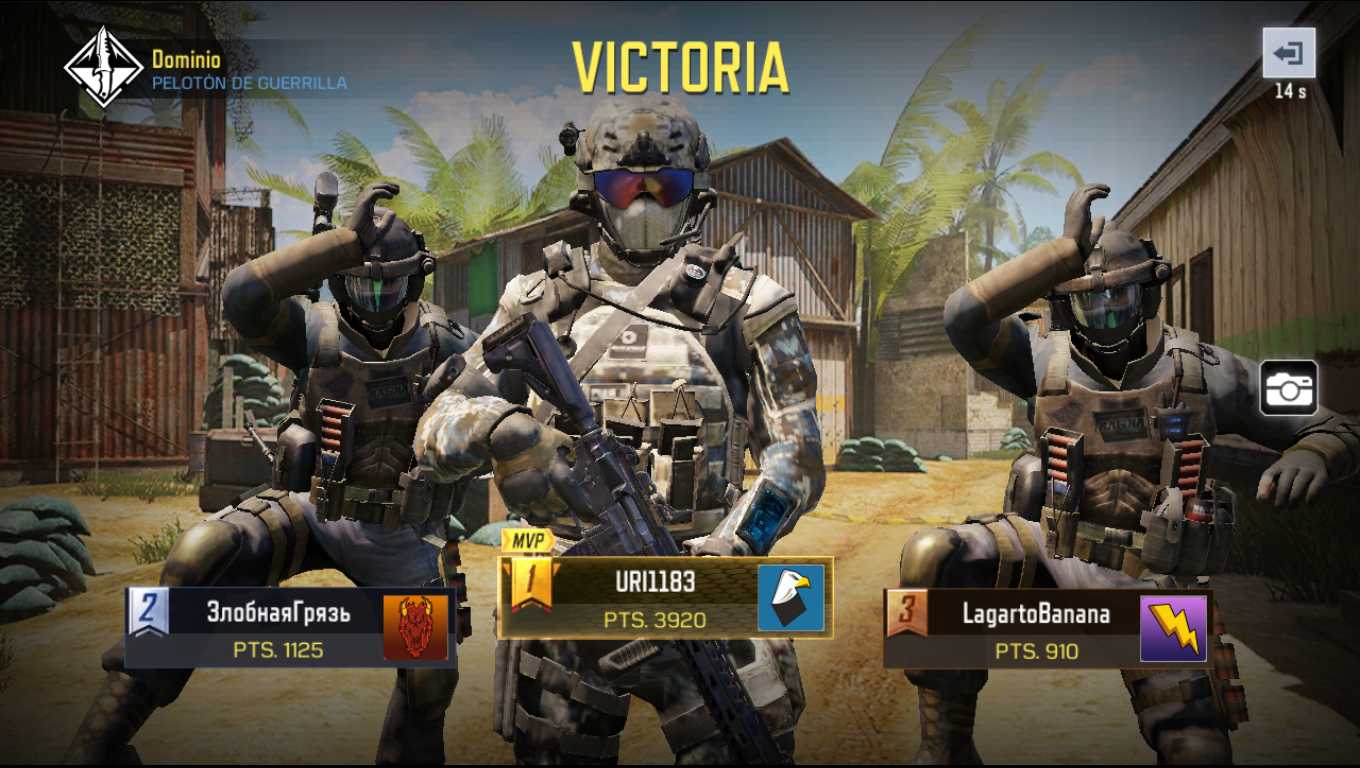The image size is (1360, 768).
Task: Click the red demon avatar emblem
Action: click(415, 628)
